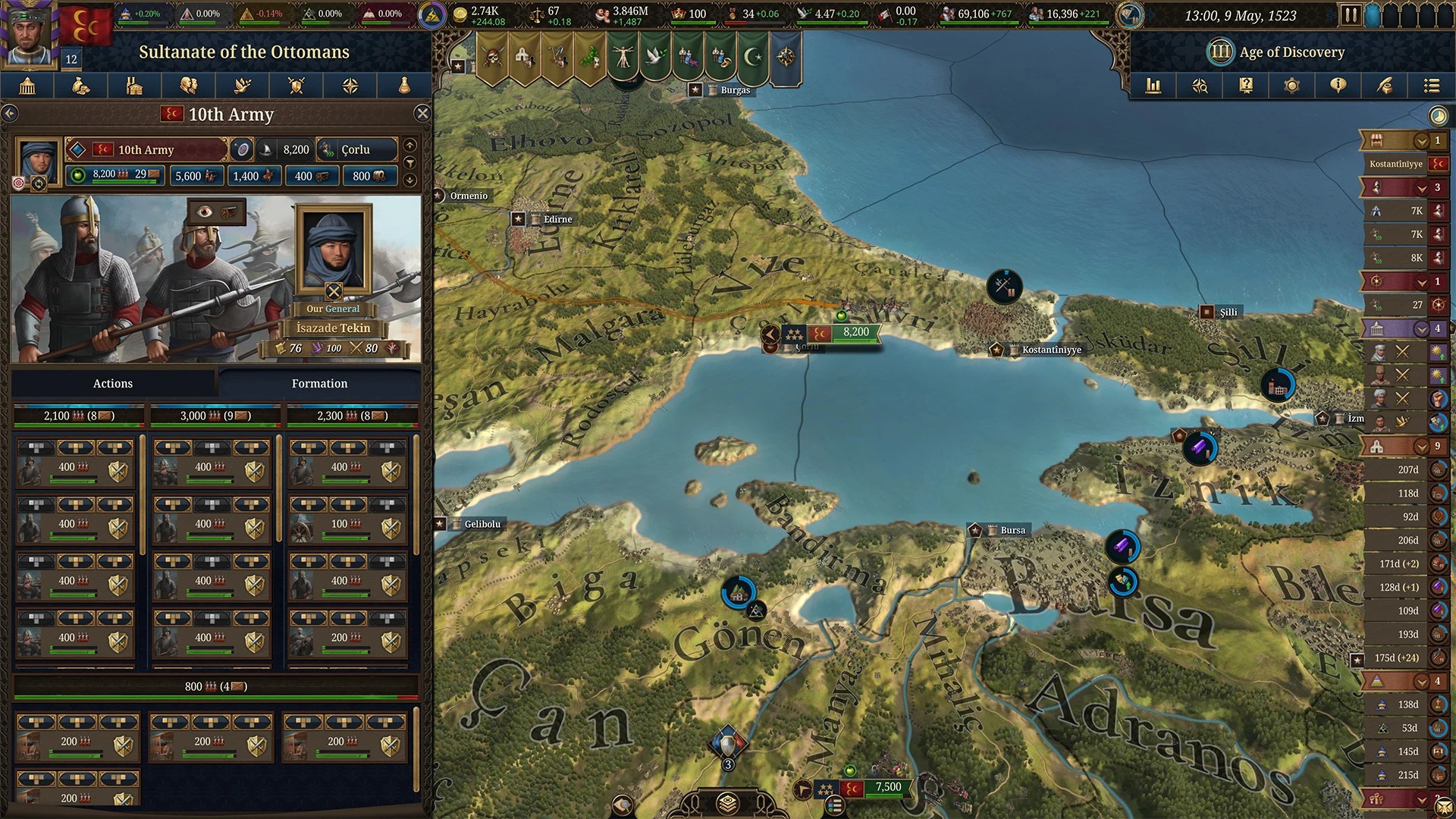Toggle the army view eye icon
This screenshot has width=1456, height=819.
coord(205,212)
